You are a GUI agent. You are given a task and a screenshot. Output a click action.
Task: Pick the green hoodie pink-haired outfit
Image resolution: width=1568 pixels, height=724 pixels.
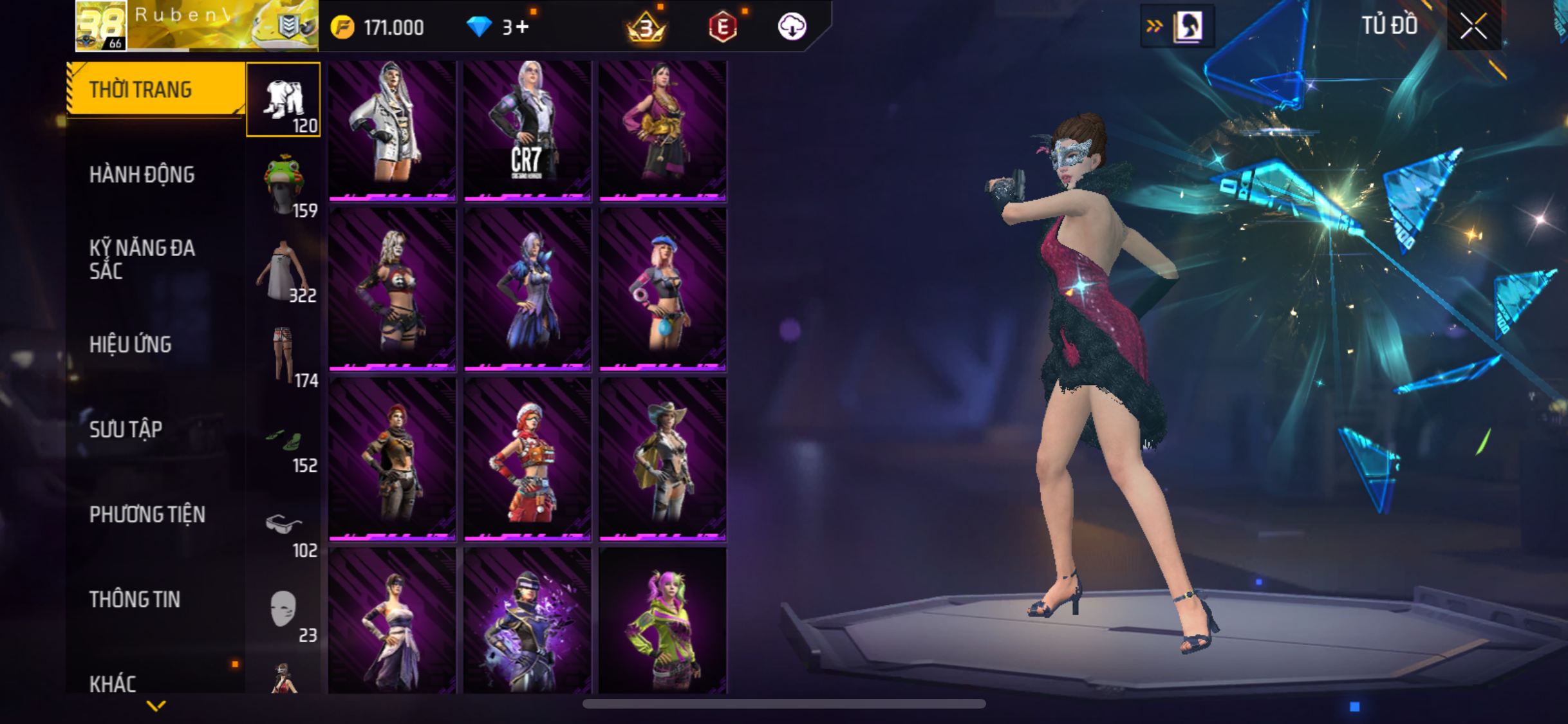662,621
